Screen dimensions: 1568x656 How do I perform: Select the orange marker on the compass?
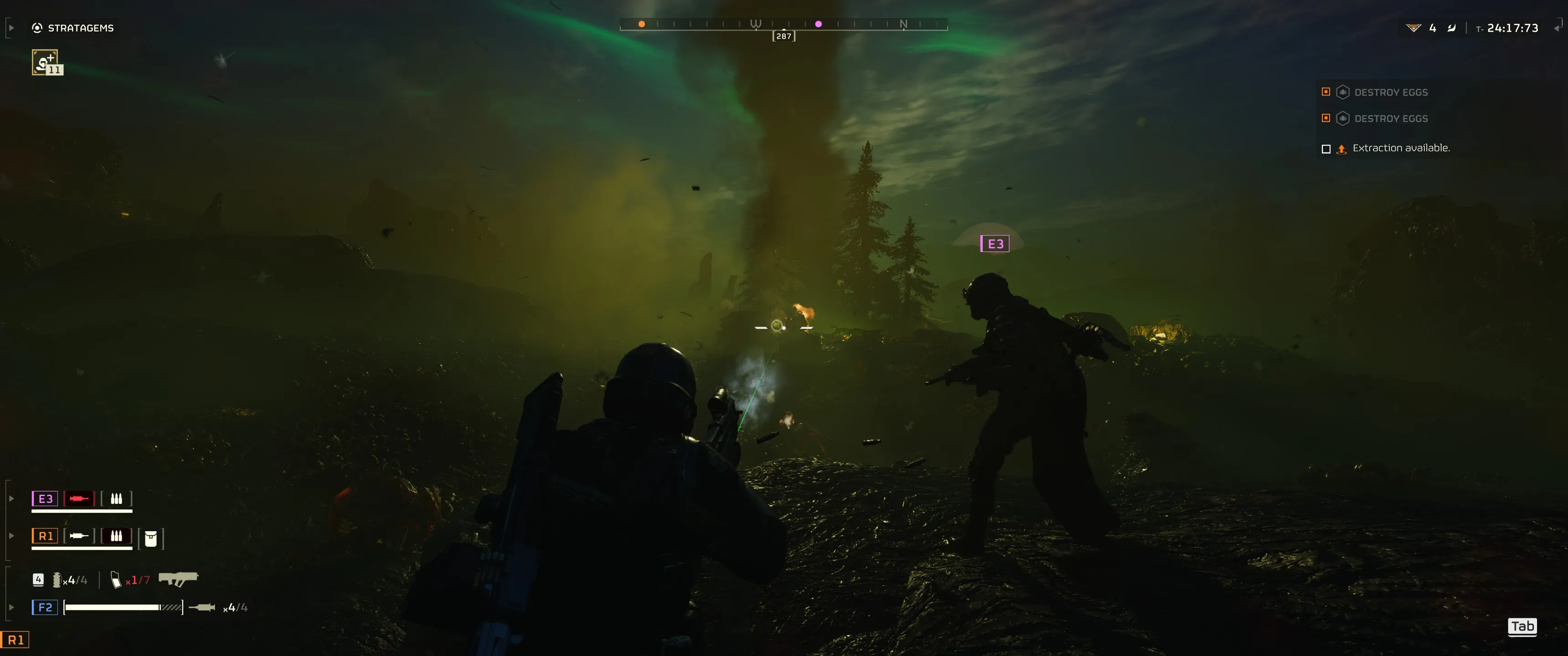pos(642,24)
